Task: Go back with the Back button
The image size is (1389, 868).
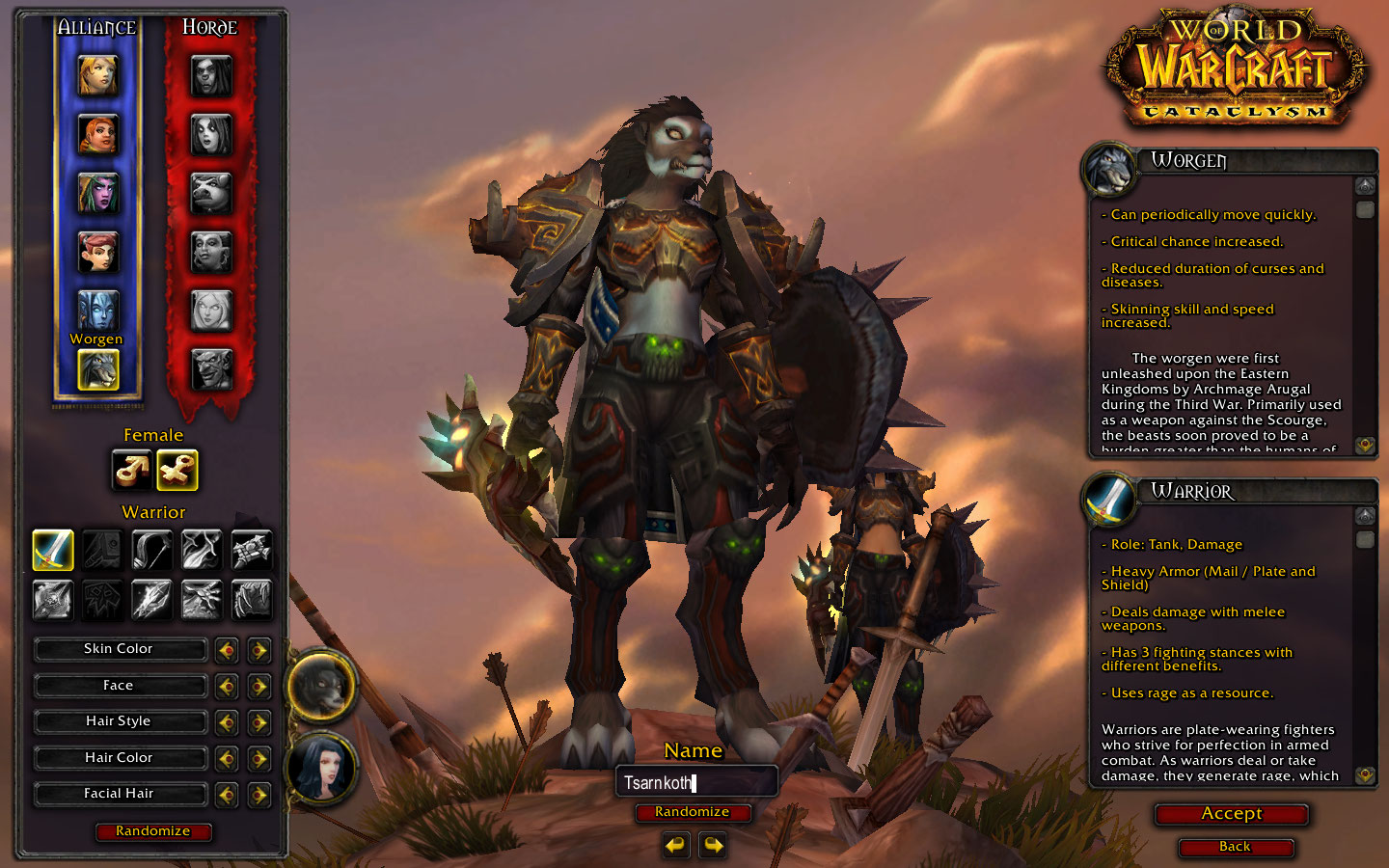Action: (x=1235, y=847)
